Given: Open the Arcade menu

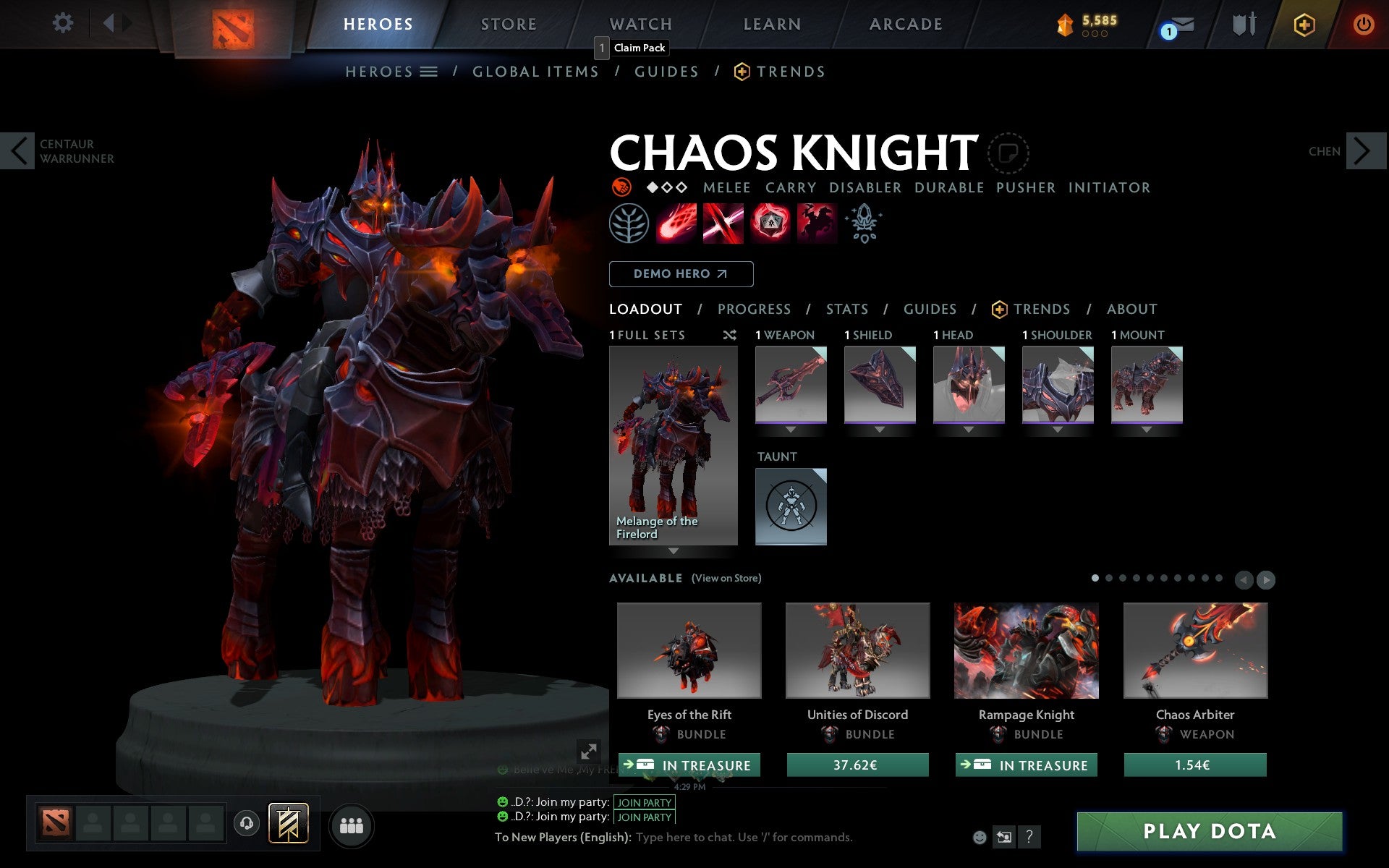Looking at the screenshot, I should 905,24.
